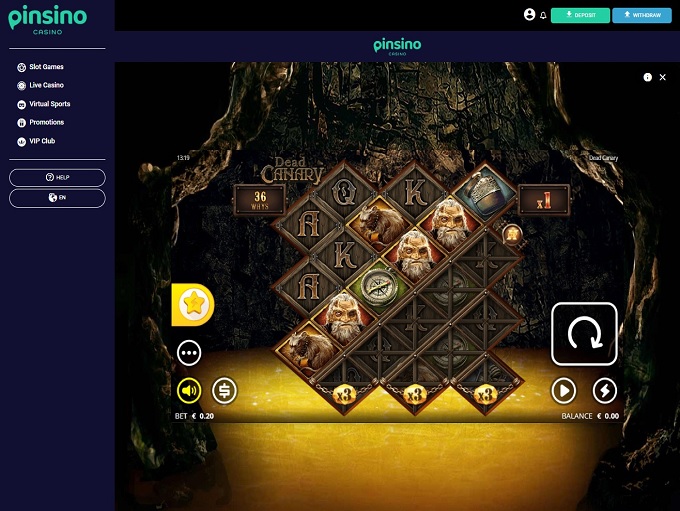Open the three-dots game menu
Viewport: 680px width, 511px height.
189,352
